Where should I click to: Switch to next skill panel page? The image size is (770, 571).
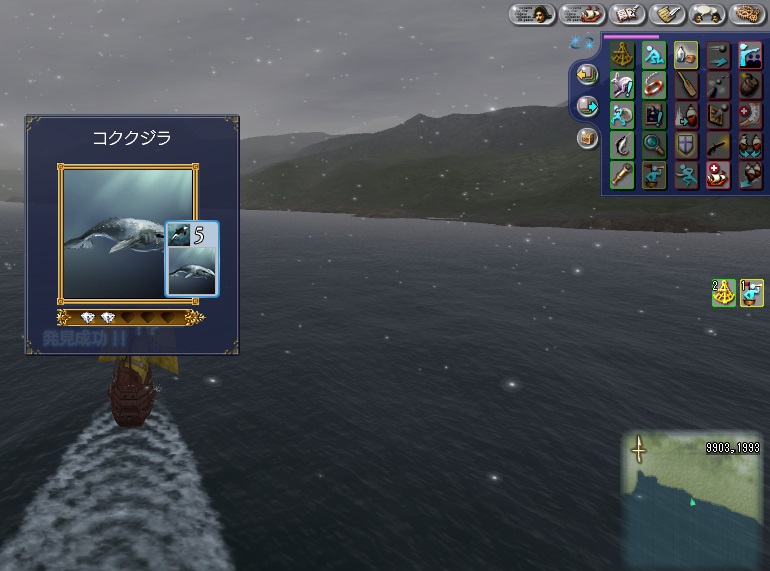tap(587, 105)
